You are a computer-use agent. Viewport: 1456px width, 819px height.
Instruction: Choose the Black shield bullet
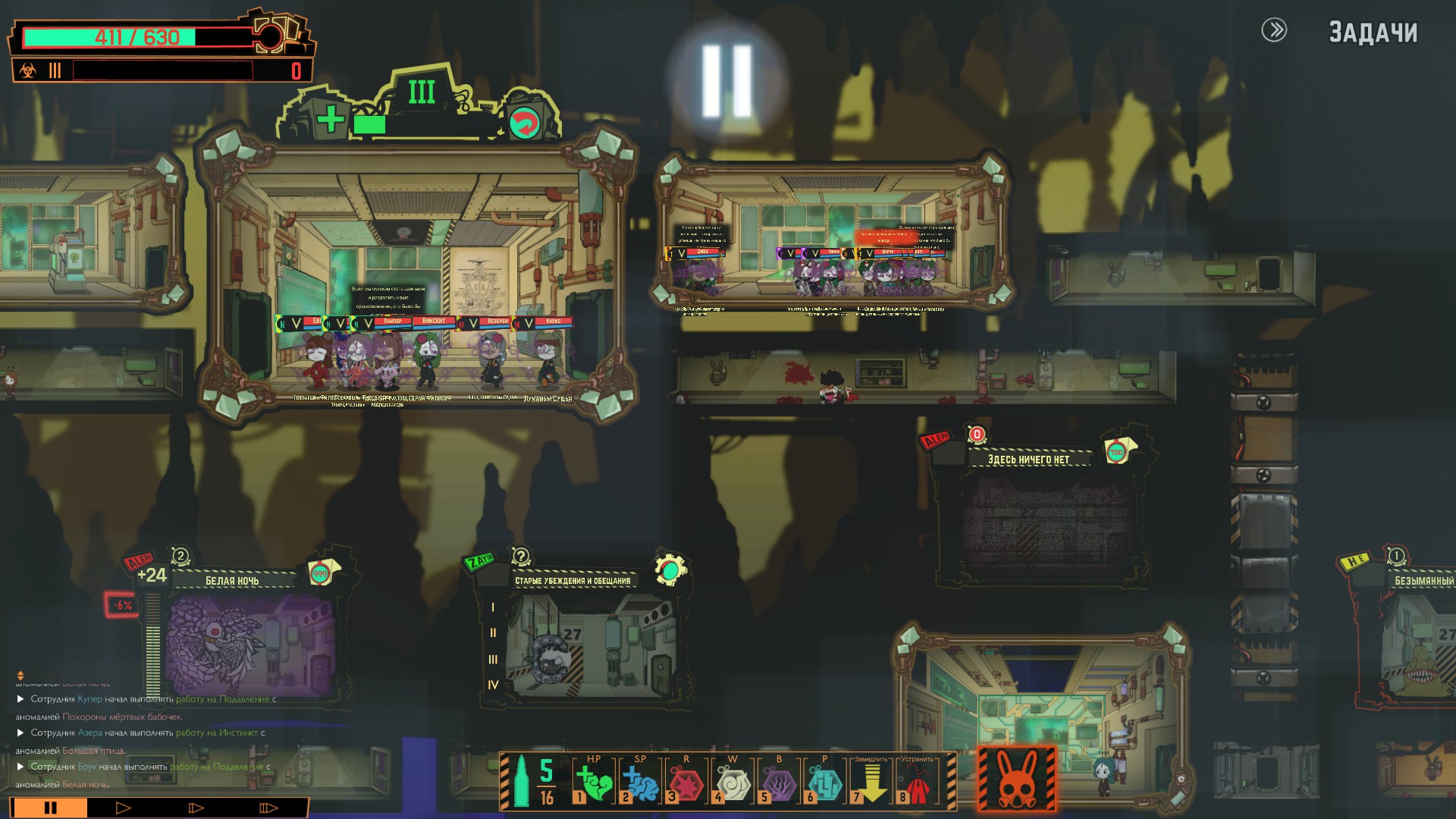pyautogui.click(x=779, y=783)
